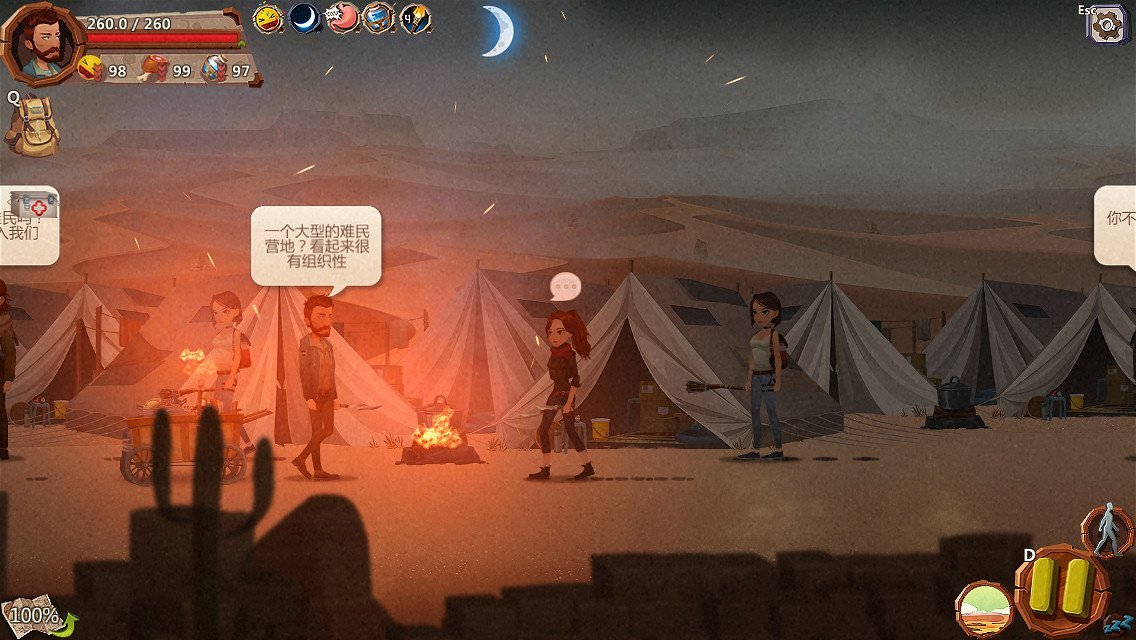Select the crescent moon status icon
The image size is (1136, 640).
pyautogui.click(x=304, y=18)
